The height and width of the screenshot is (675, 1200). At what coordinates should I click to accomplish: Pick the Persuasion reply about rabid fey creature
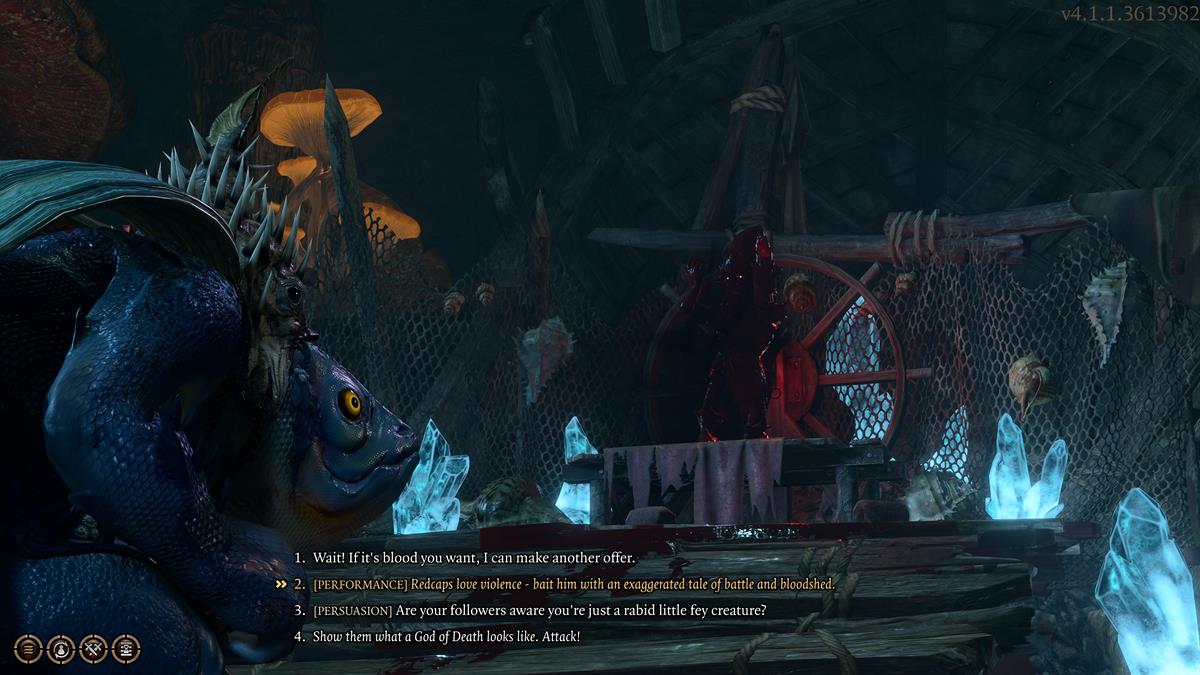(538, 610)
